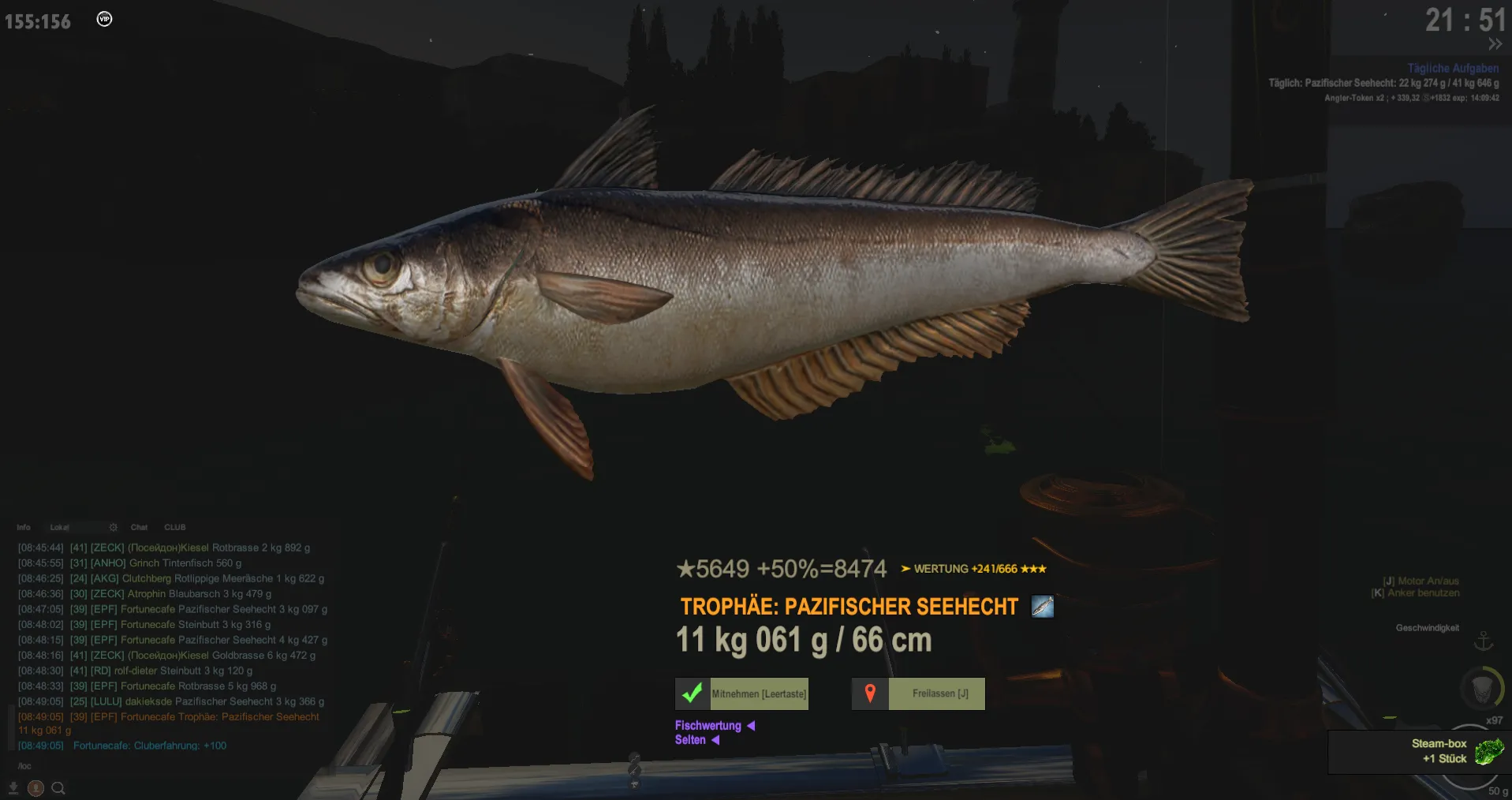Open the player profile icon below chat

[x=35, y=787]
